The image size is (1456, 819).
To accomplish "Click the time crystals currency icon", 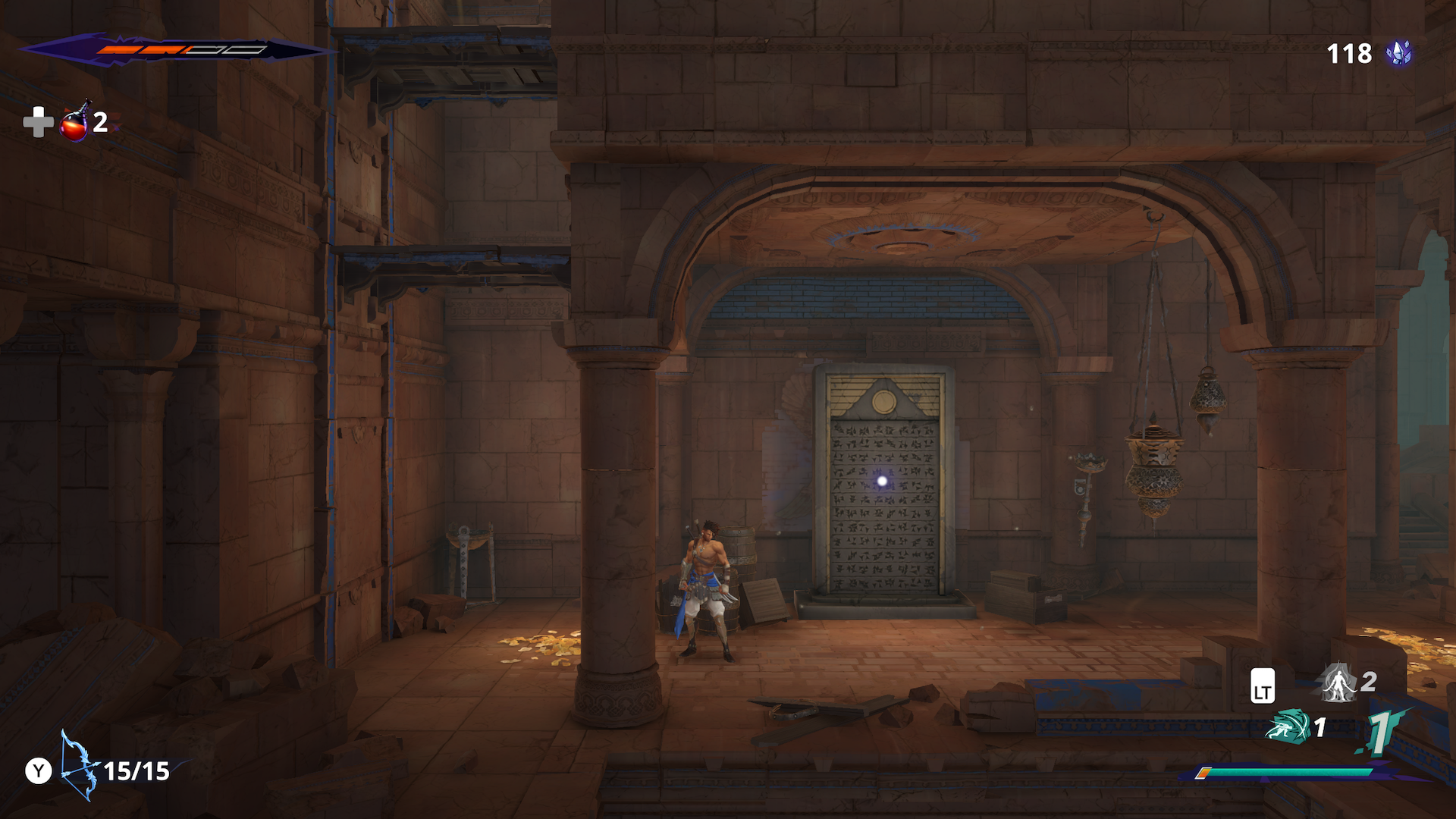I will [x=1398, y=54].
